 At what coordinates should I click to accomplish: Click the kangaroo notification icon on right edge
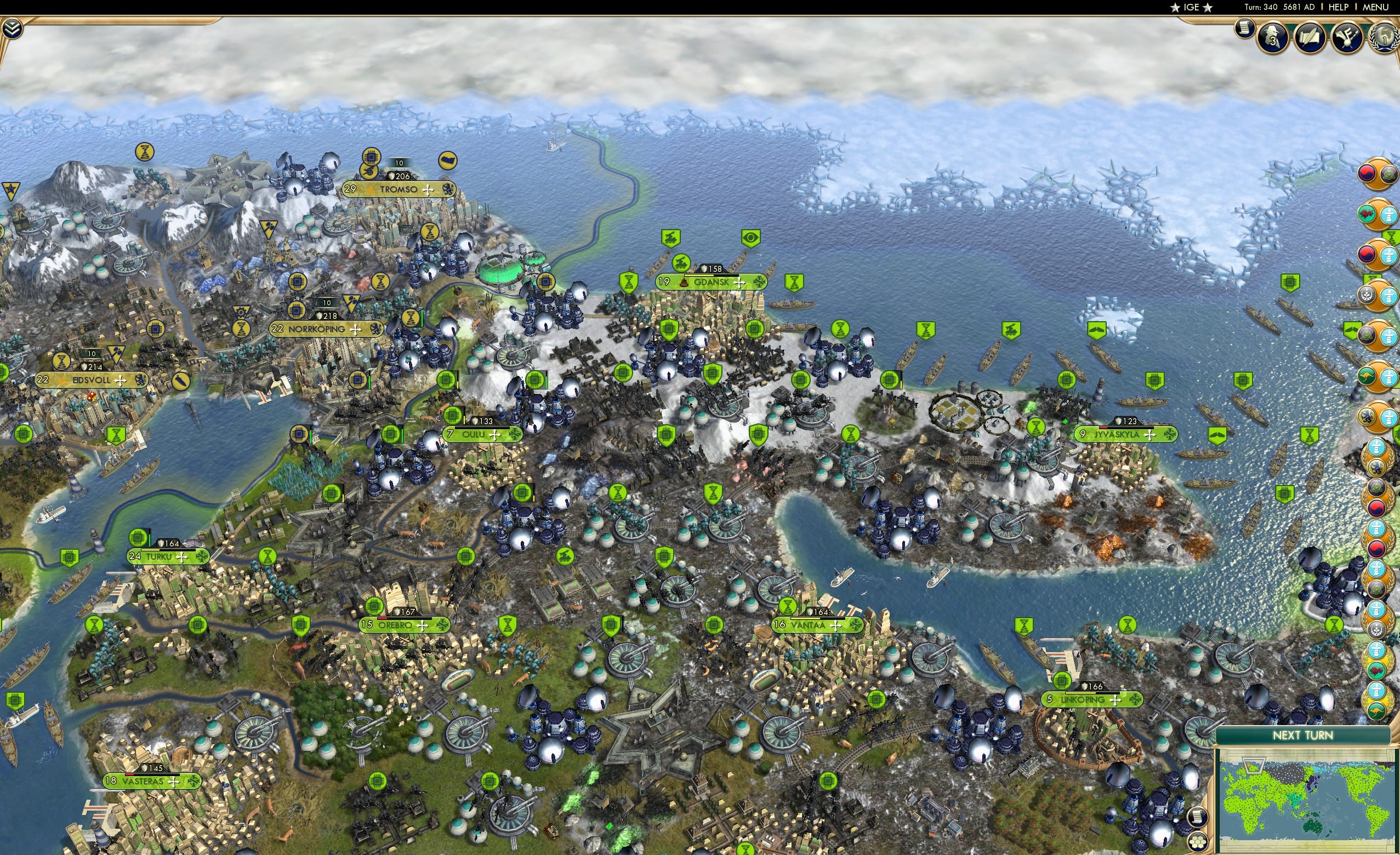click(x=1367, y=373)
